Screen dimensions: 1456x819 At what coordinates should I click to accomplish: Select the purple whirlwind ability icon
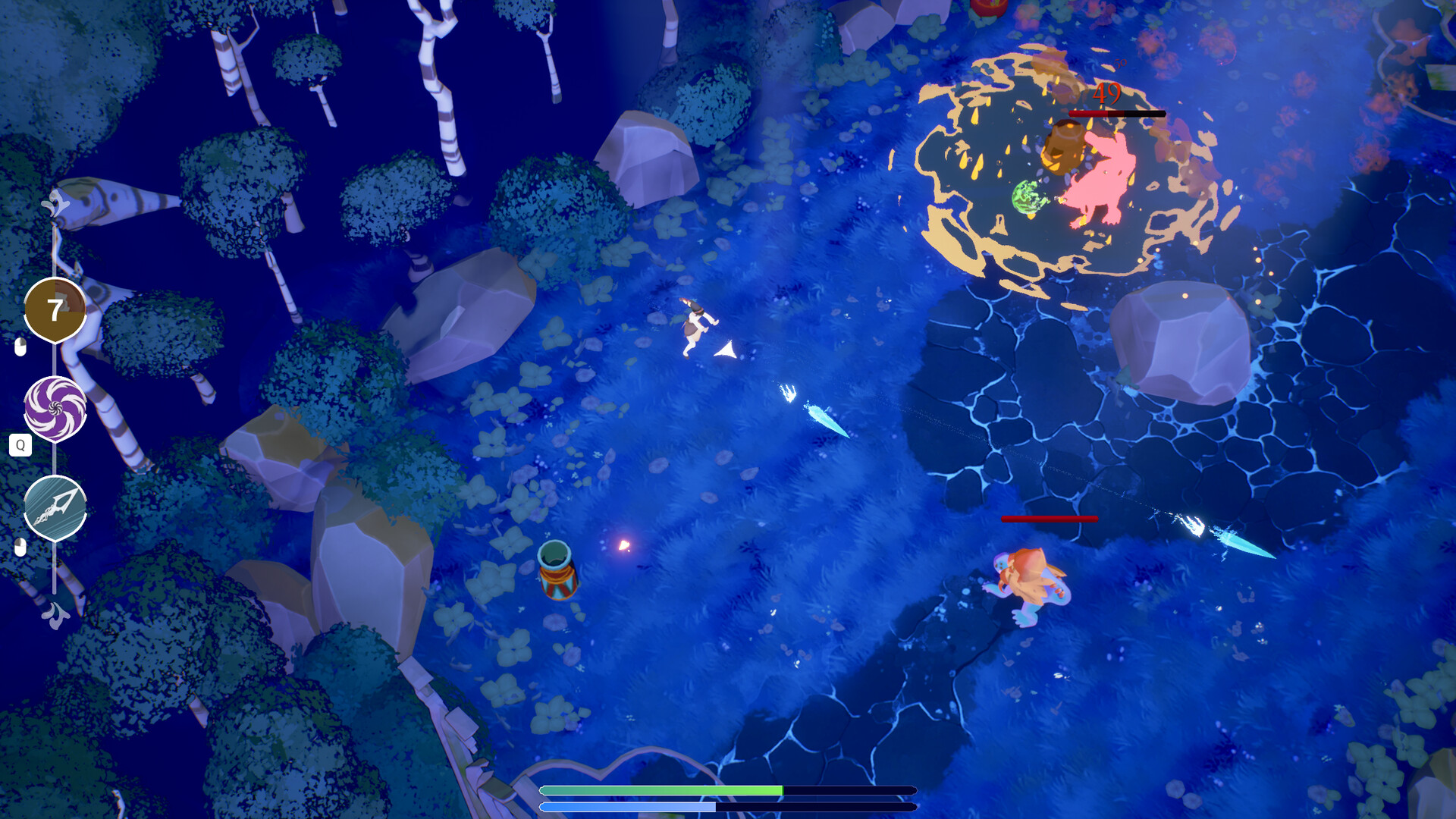point(54,406)
